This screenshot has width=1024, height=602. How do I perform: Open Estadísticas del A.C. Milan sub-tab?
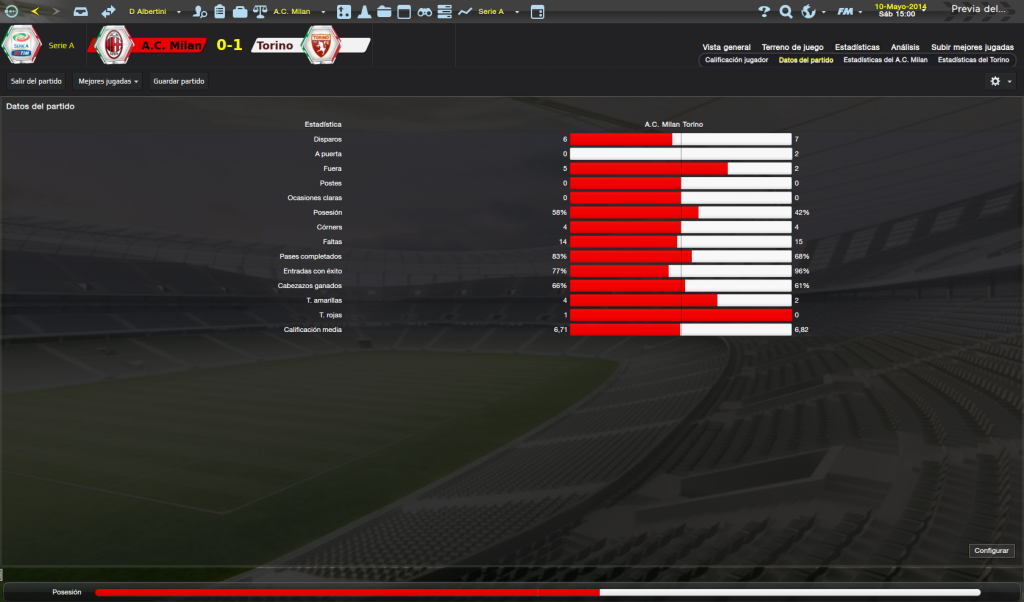(x=885, y=60)
